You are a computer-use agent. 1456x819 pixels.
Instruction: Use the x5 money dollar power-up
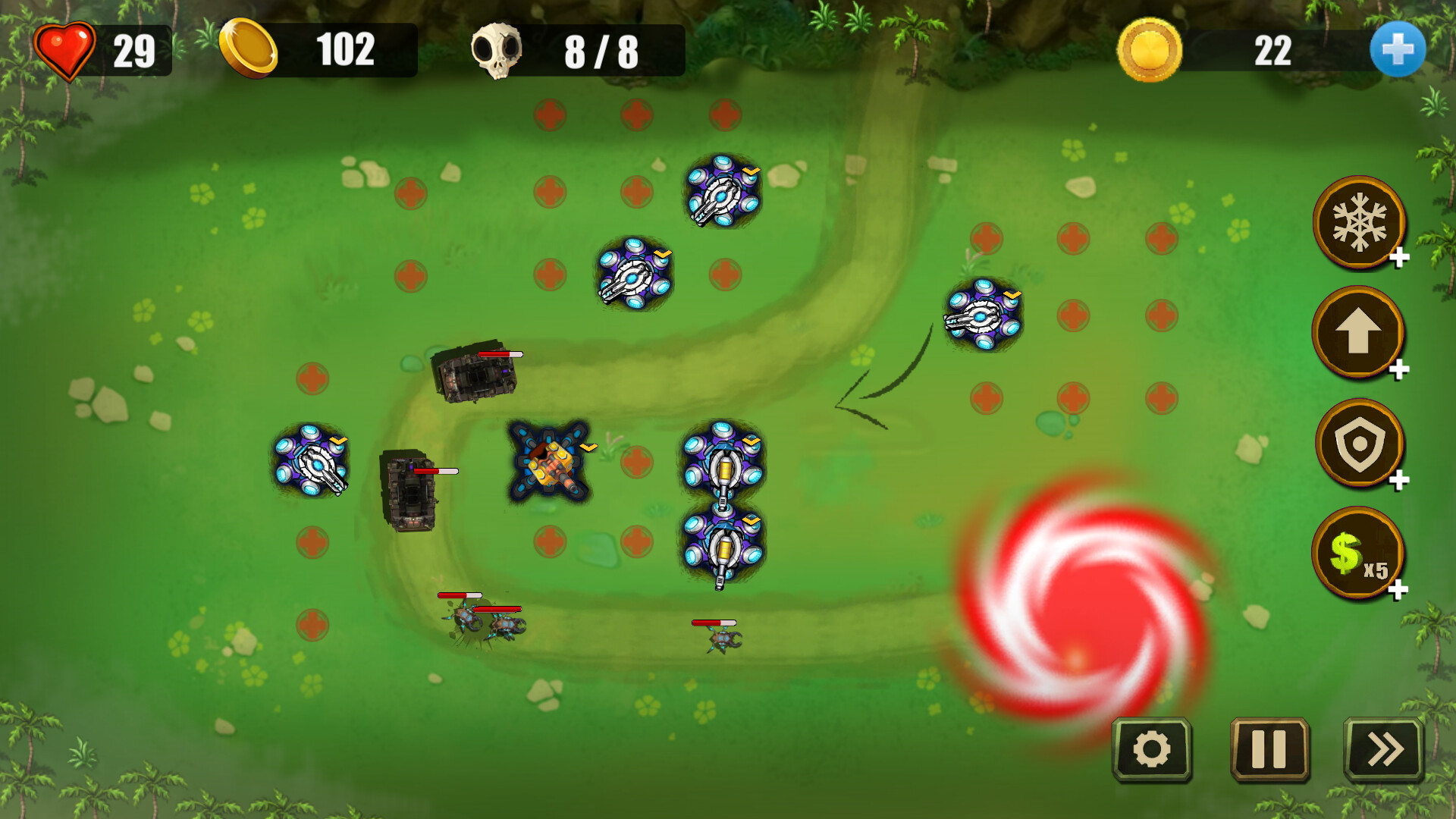pos(1359,555)
